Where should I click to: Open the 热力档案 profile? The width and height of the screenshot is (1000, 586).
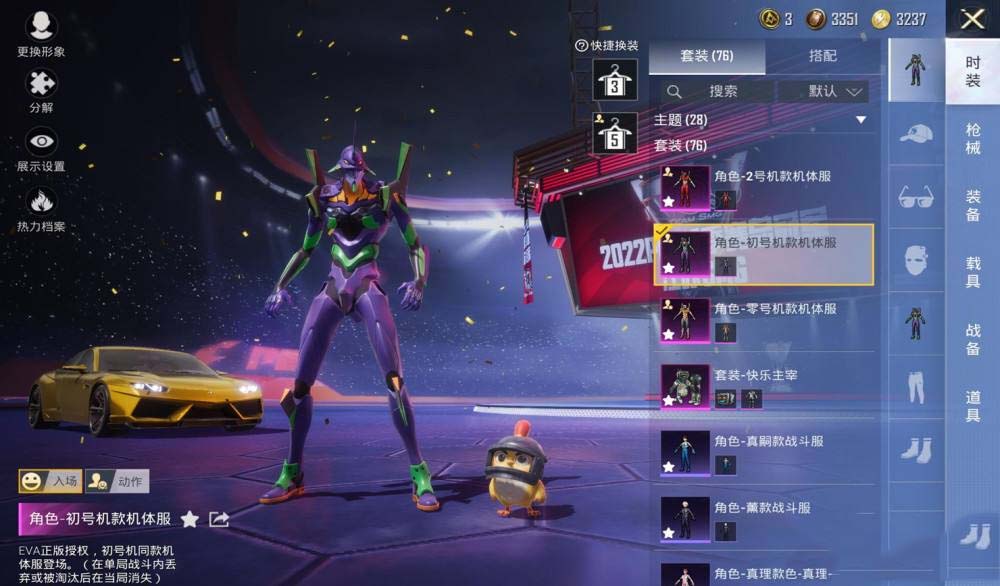41,208
